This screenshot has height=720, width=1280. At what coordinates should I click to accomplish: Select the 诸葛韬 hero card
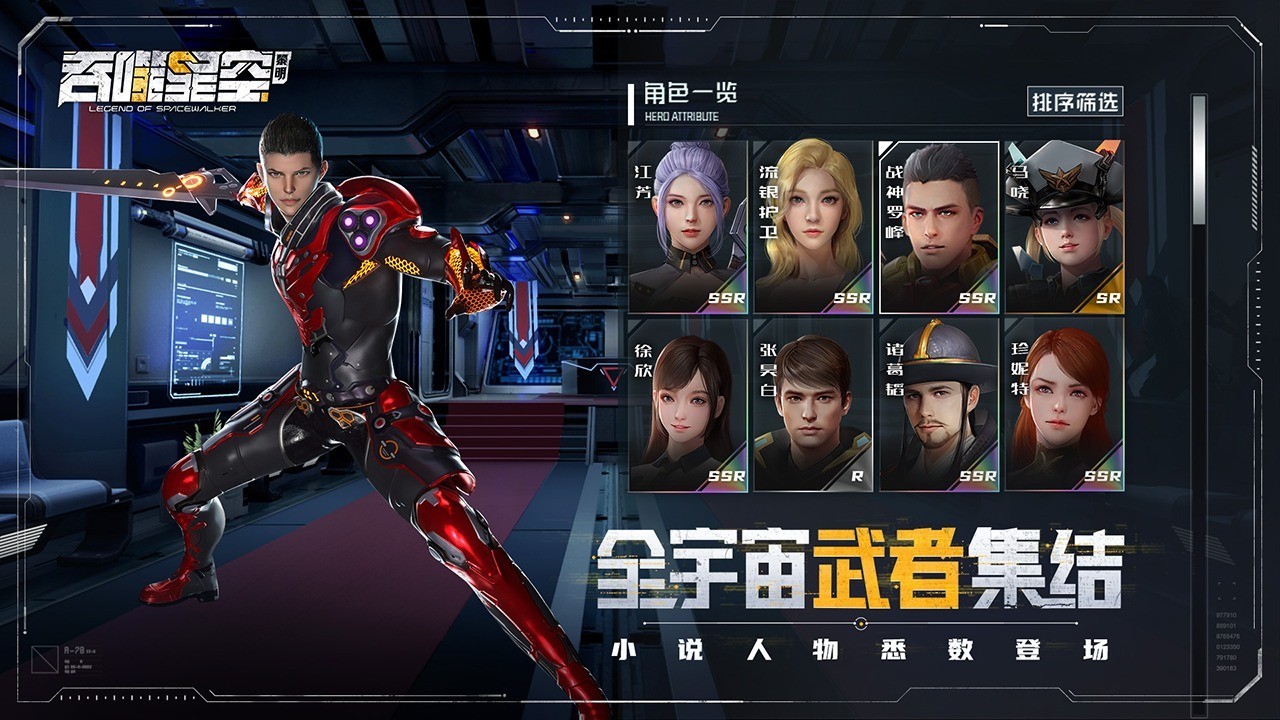point(939,405)
